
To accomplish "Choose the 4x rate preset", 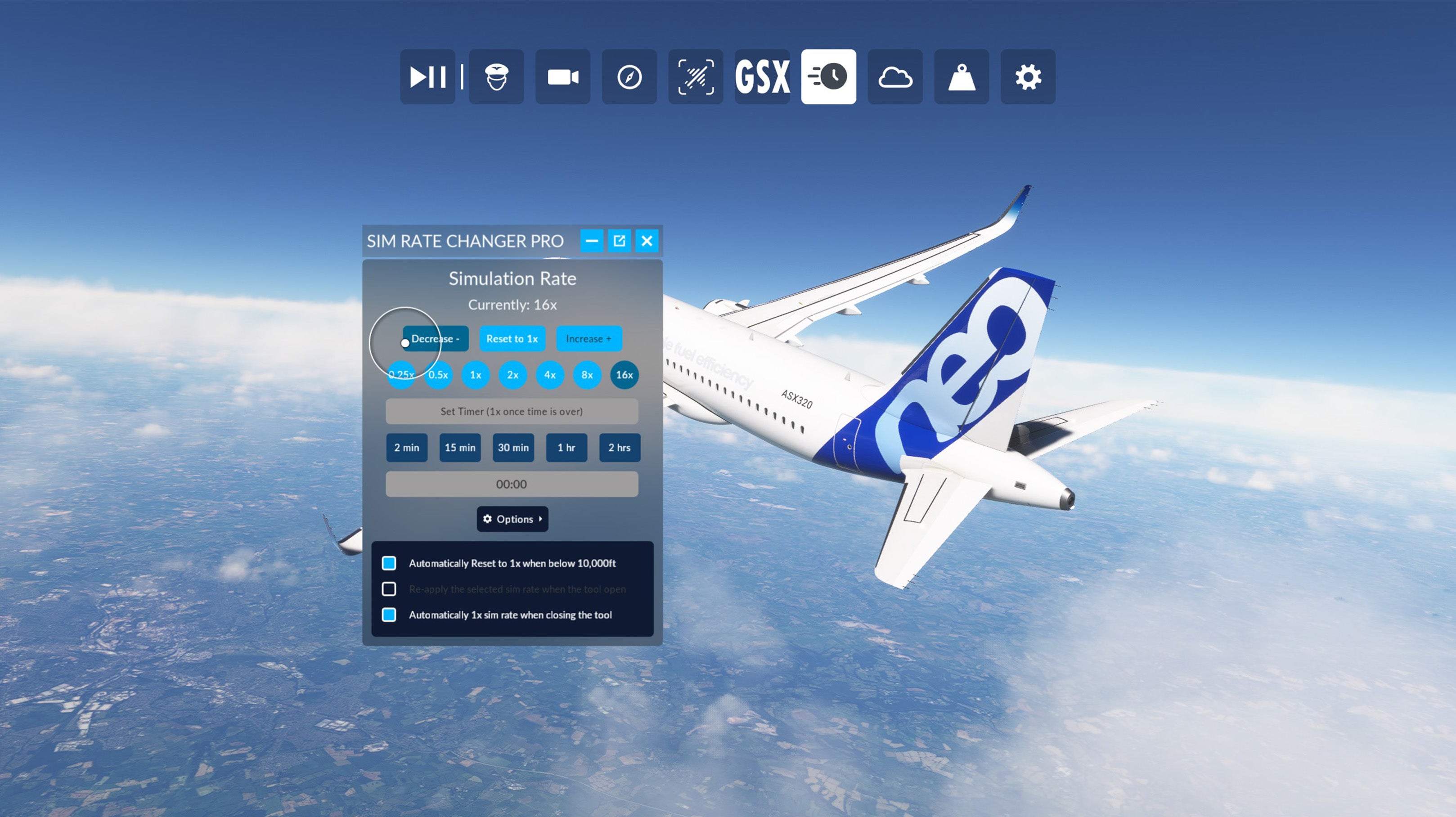I will (x=550, y=375).
